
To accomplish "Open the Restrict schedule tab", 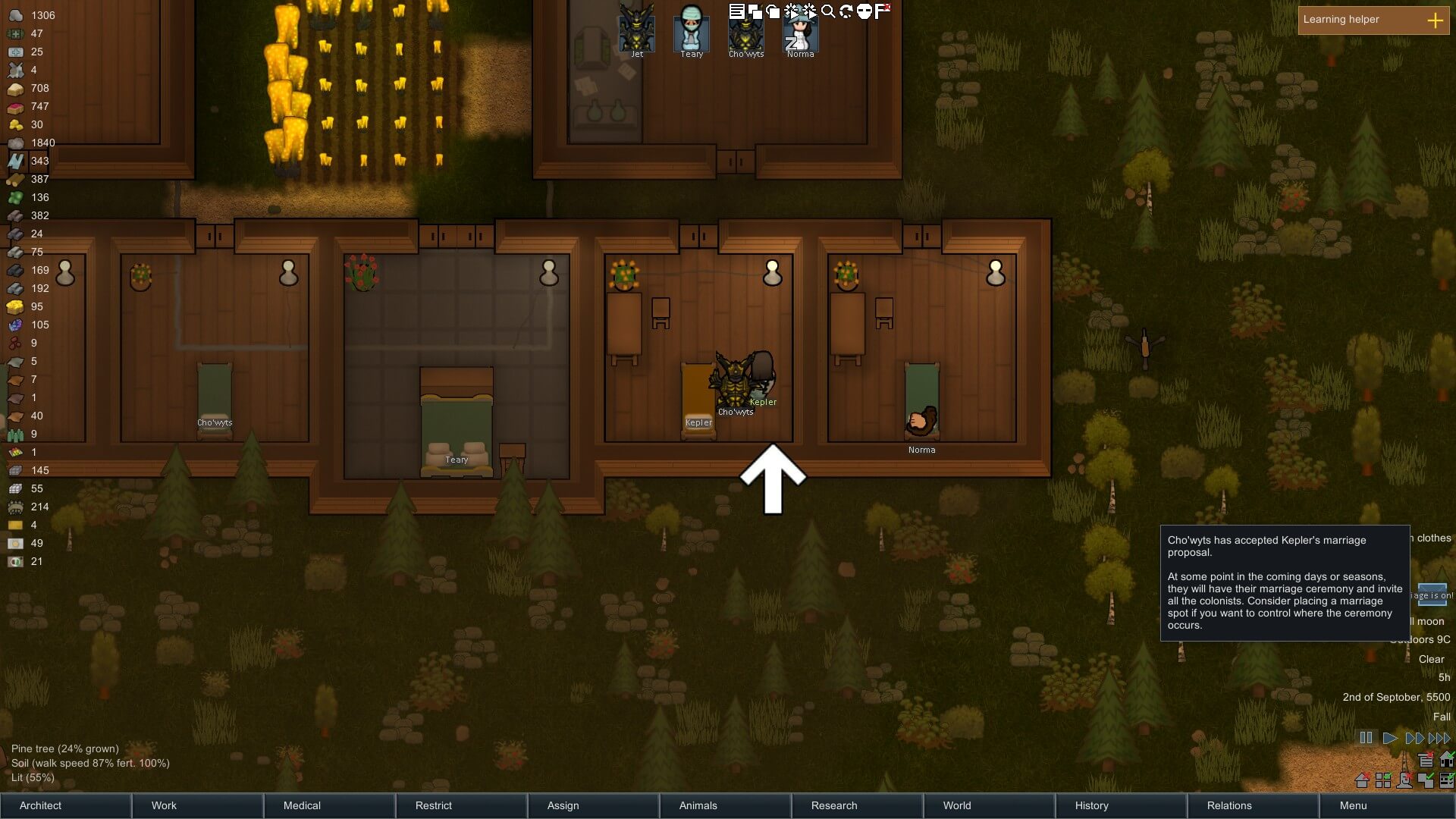I will [x=461, y=805].
